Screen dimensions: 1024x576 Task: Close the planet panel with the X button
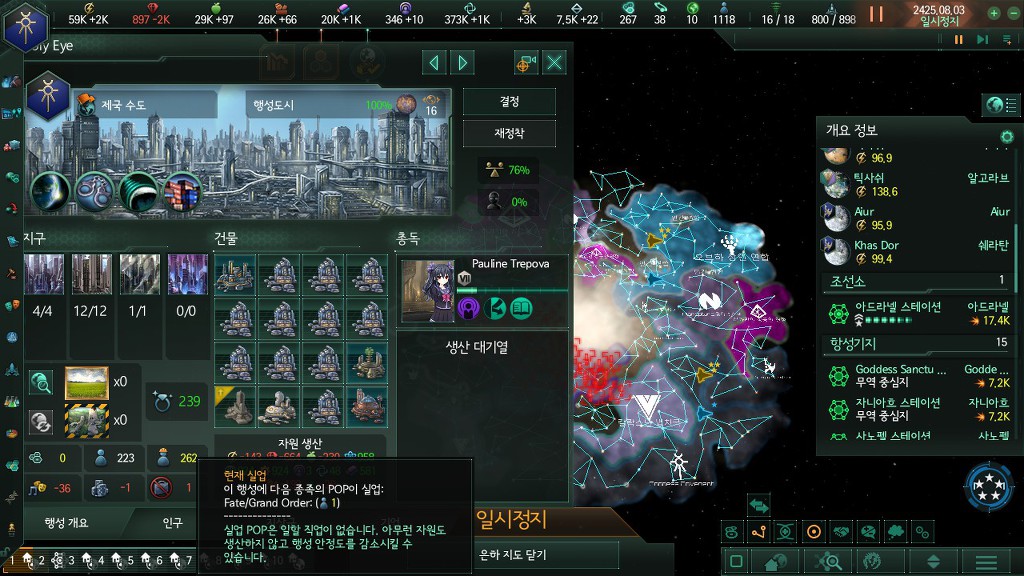(x=554, y=63)
